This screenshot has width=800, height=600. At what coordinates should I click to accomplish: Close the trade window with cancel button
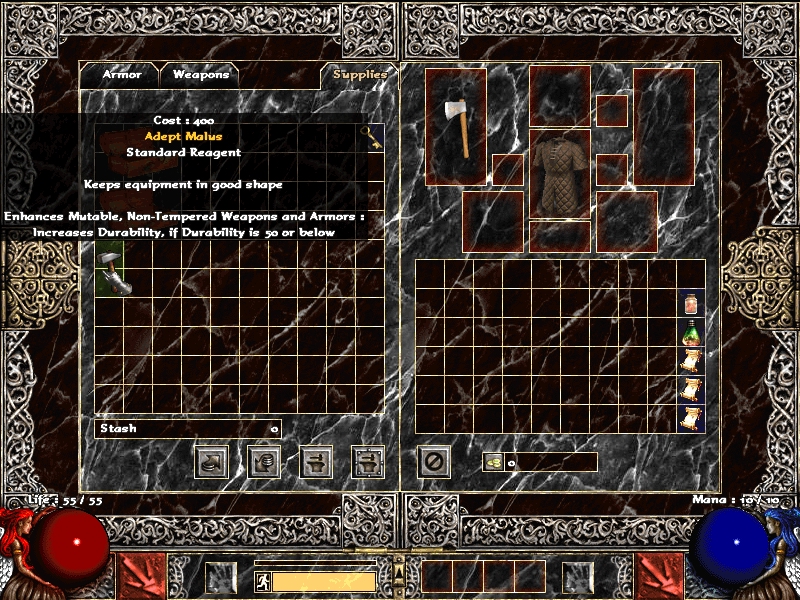click(433, 461)
